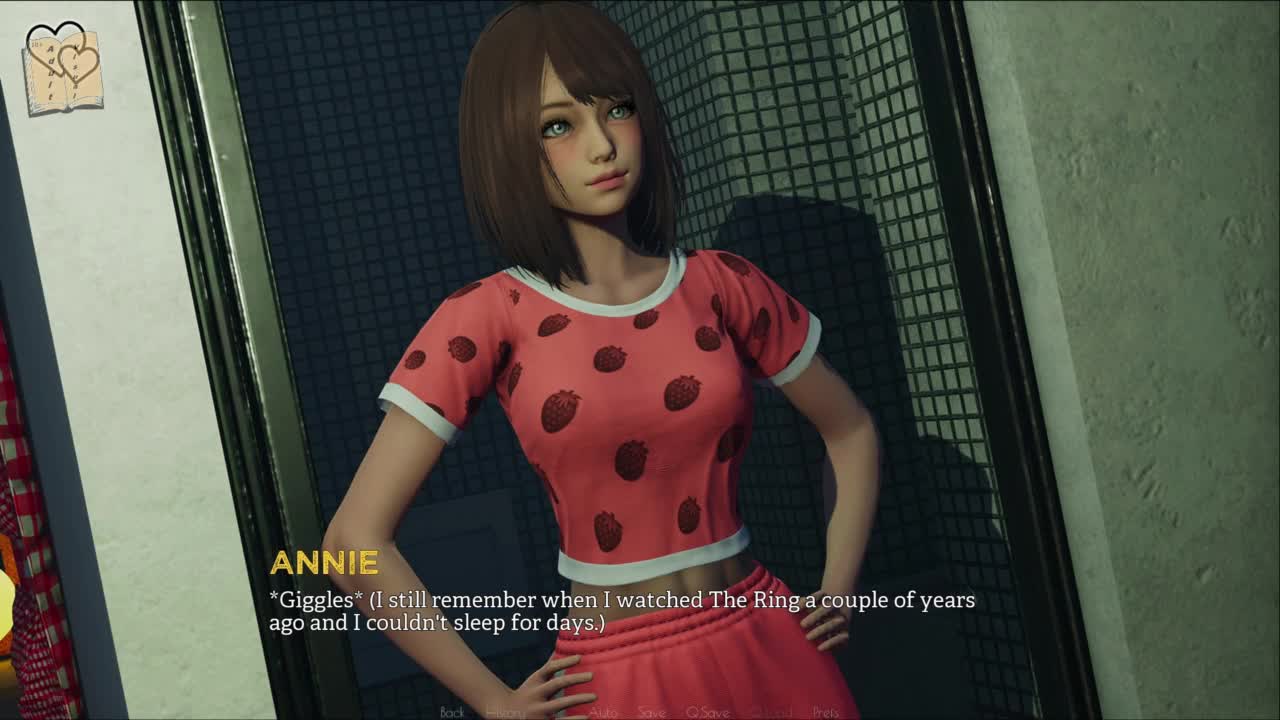Open the Save game screen
Screen dimensions: 1280x720
coord(651,712)
